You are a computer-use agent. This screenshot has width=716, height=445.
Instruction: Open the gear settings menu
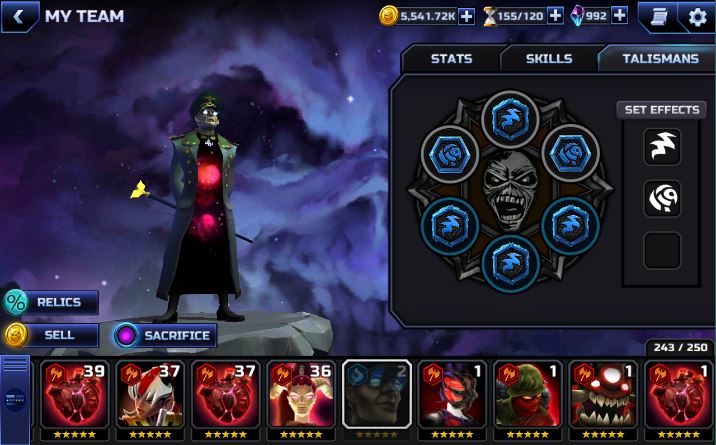(x=697, y=16)
